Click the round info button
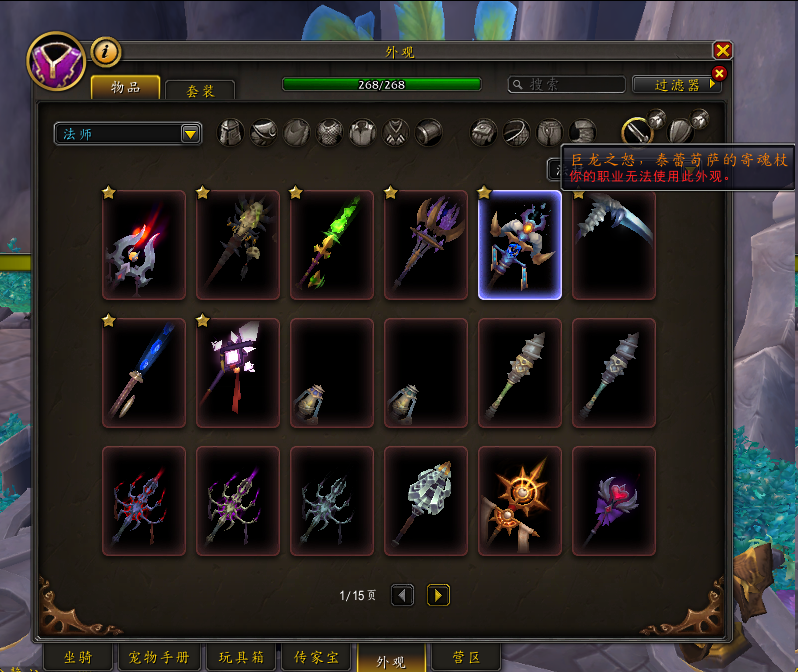 (x=106, y=51)
